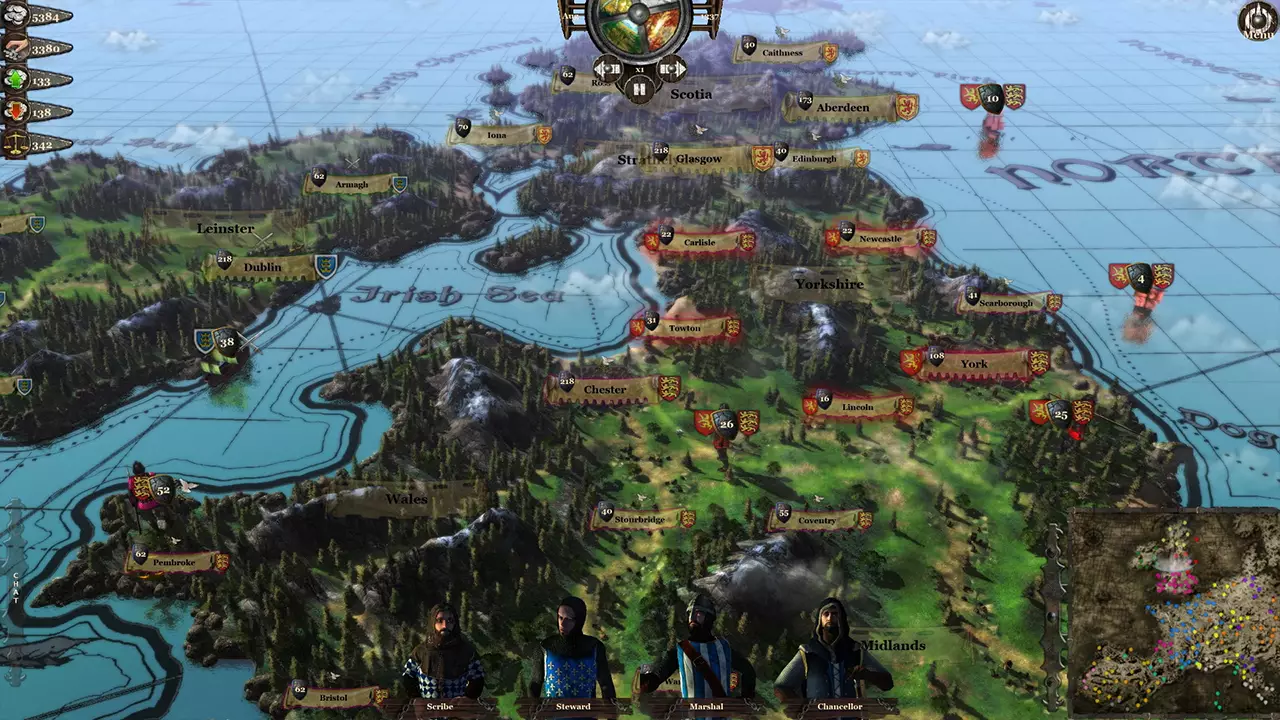Open the Steward advisor portrait

[570, 650]
